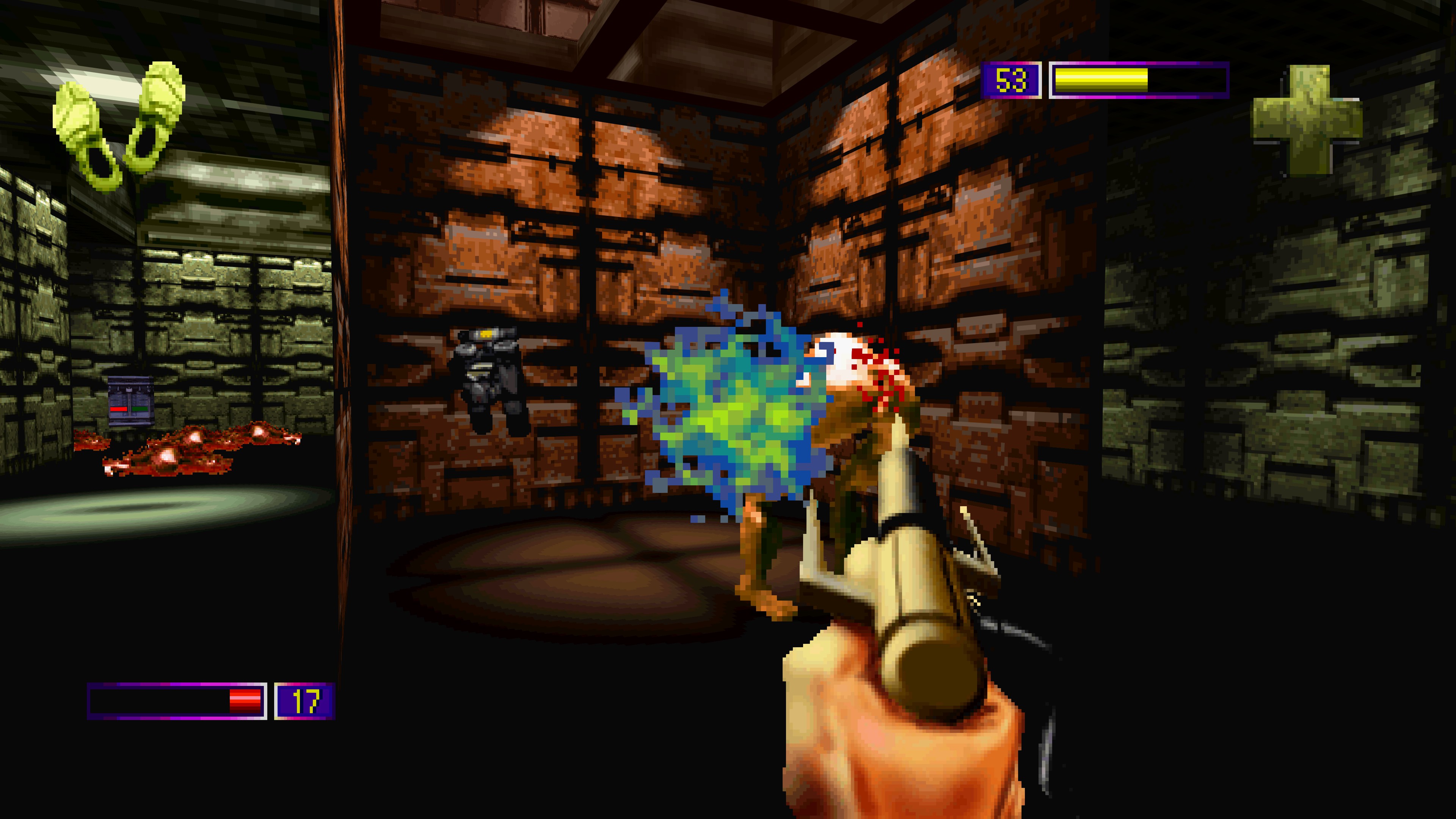Select the olive green cross icon
Image resolution: width=1456 pixels, height=819 pixels.
pyautogui.click(x=1307, y=120)
